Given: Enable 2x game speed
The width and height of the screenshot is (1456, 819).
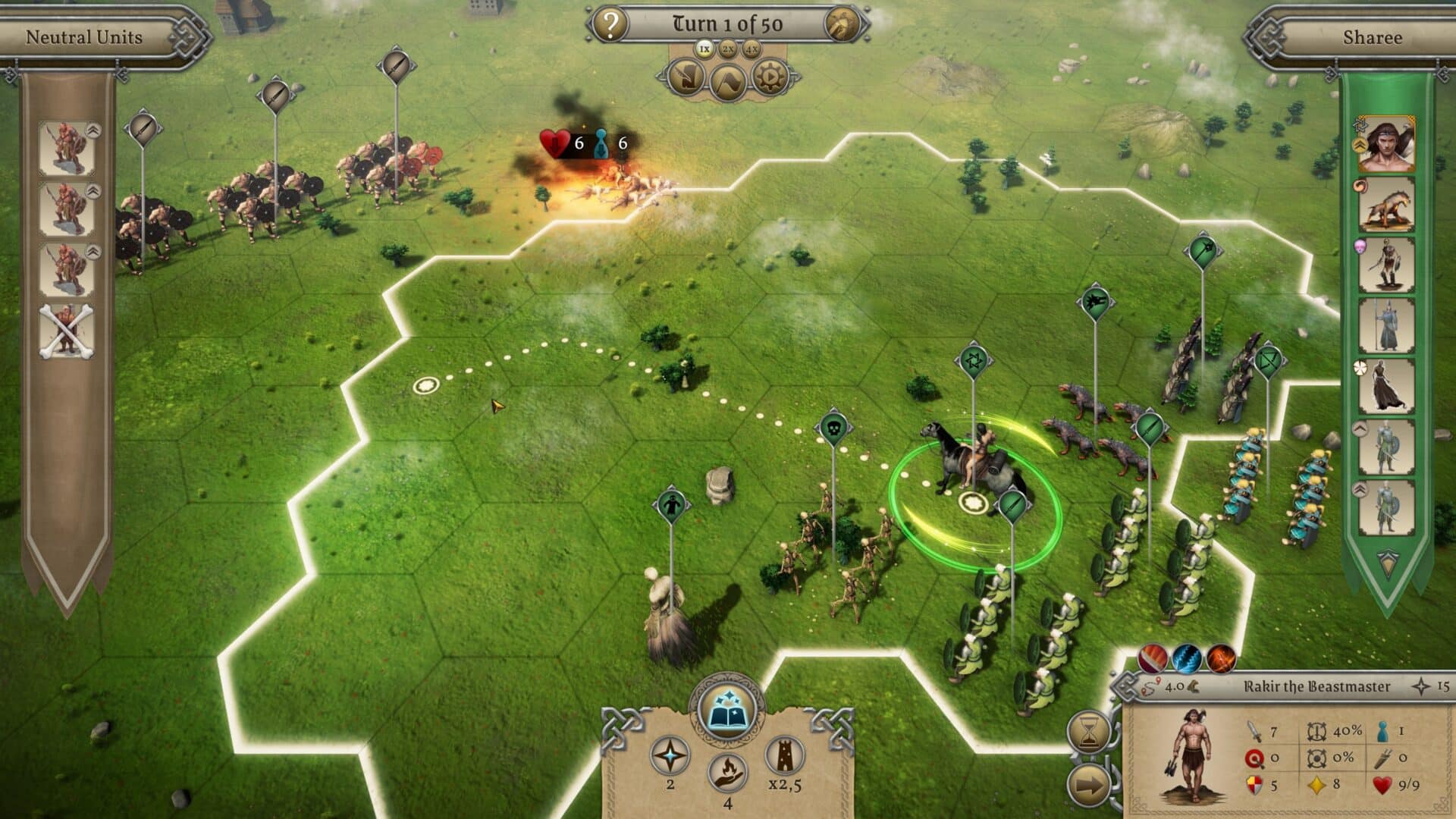Looking at the screenshot, I should (728, 49).
